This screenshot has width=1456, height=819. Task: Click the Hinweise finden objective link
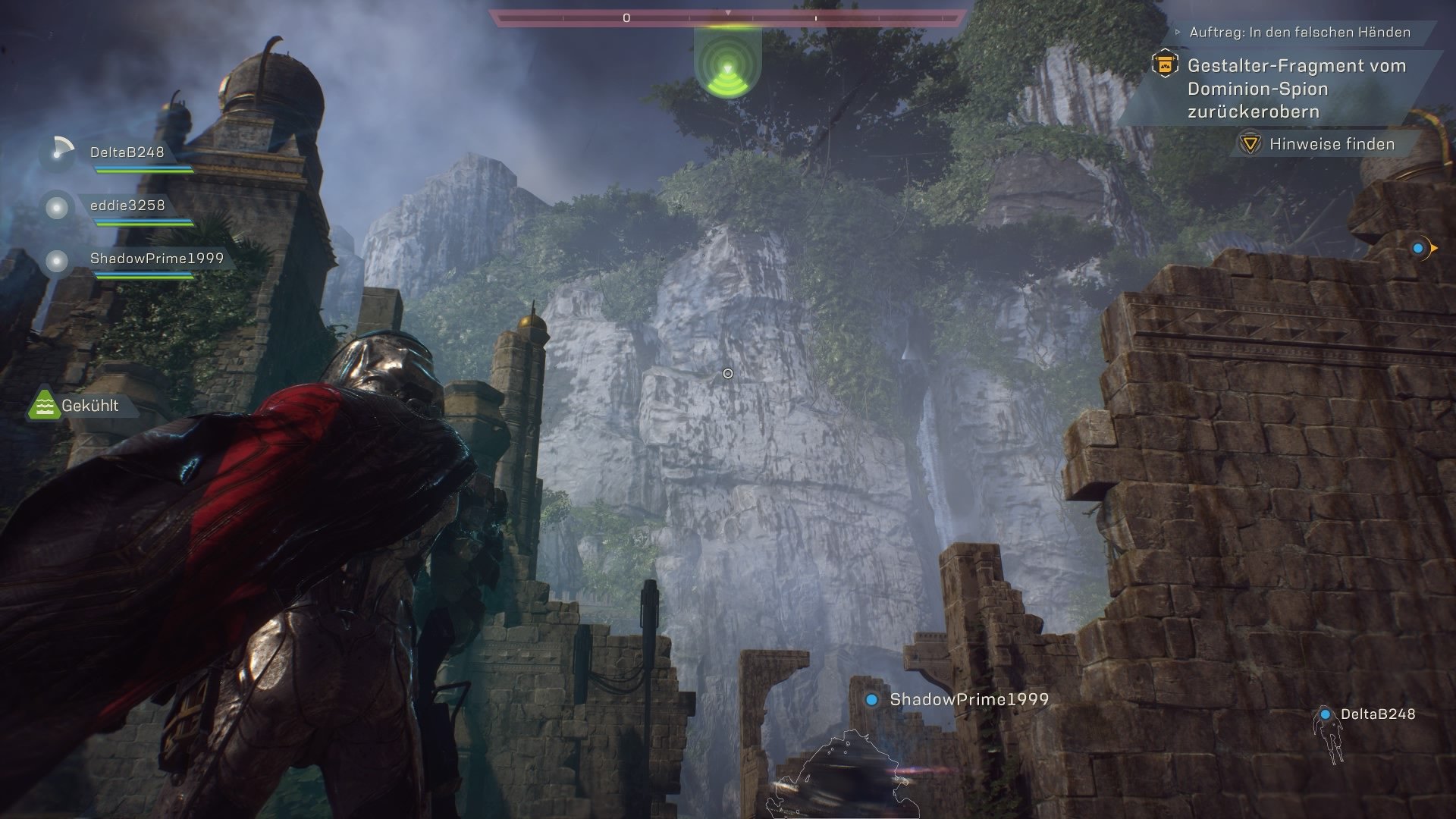pyautogui.click(x=1332, y=143)
